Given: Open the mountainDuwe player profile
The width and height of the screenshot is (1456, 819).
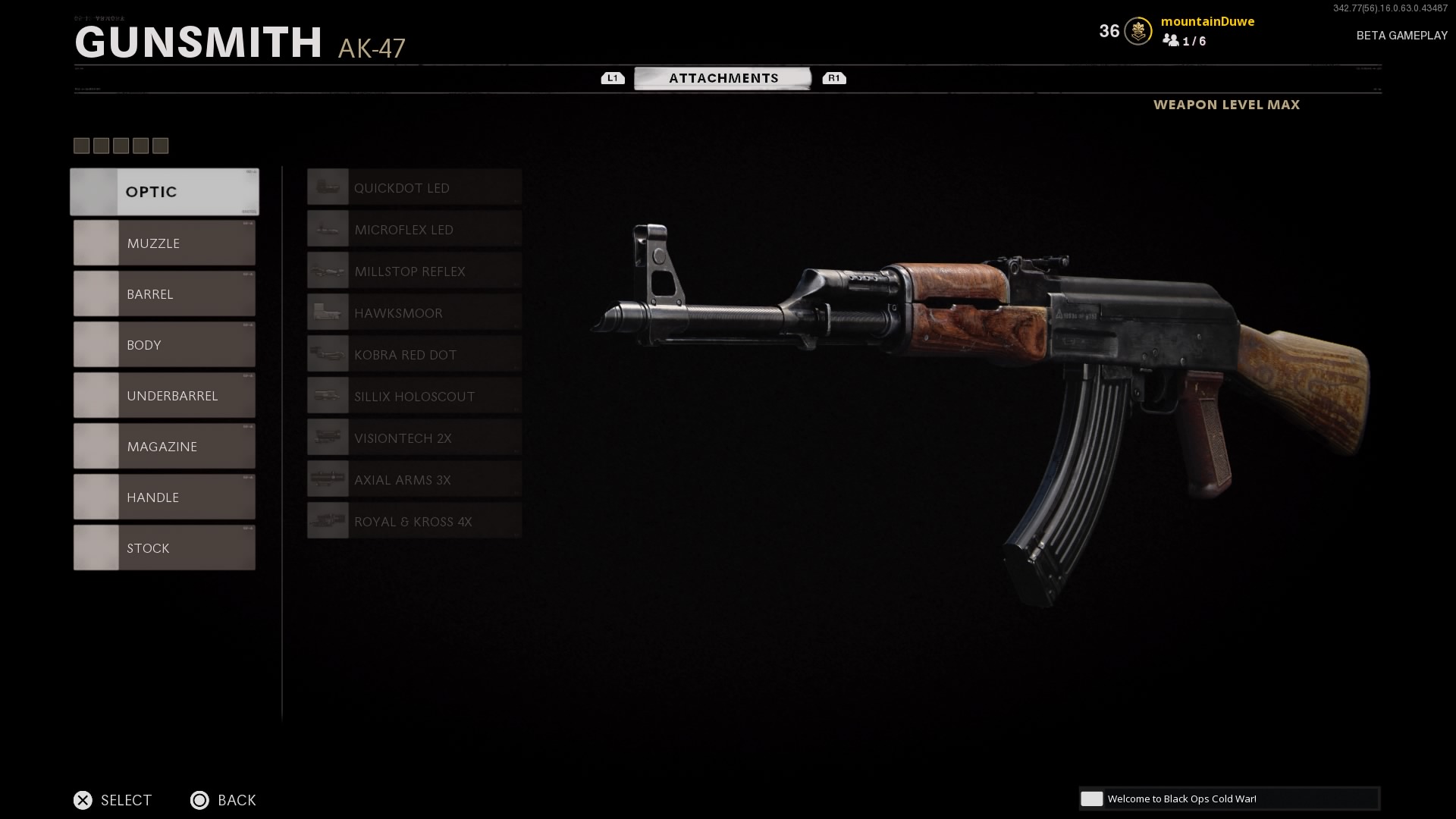Looking at the screenshot, I should [x=1207, y=22].
